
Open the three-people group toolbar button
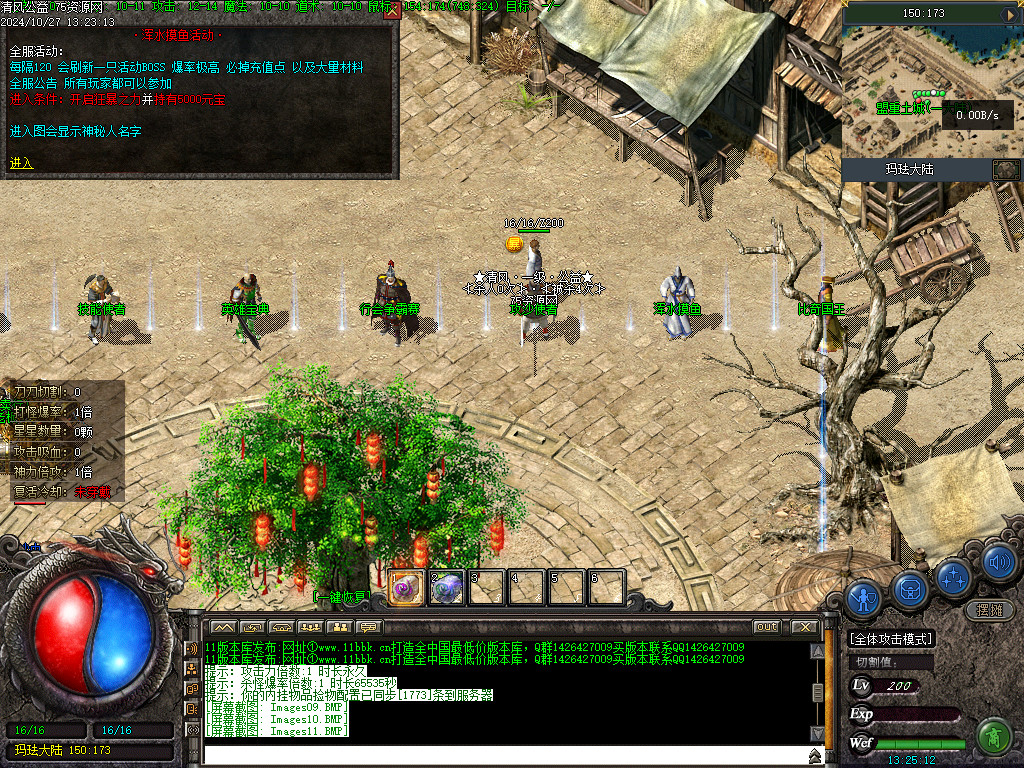pos(310,627)
